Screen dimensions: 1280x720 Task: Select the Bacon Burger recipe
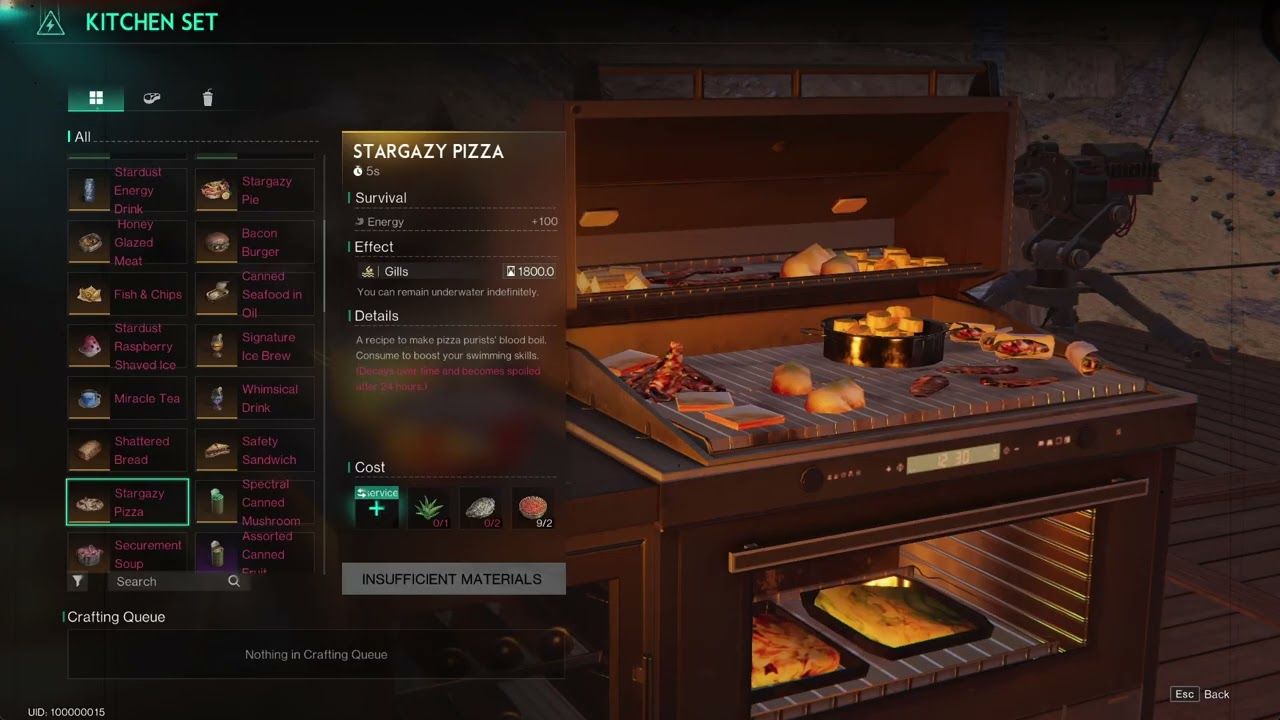tap(255, 242)
